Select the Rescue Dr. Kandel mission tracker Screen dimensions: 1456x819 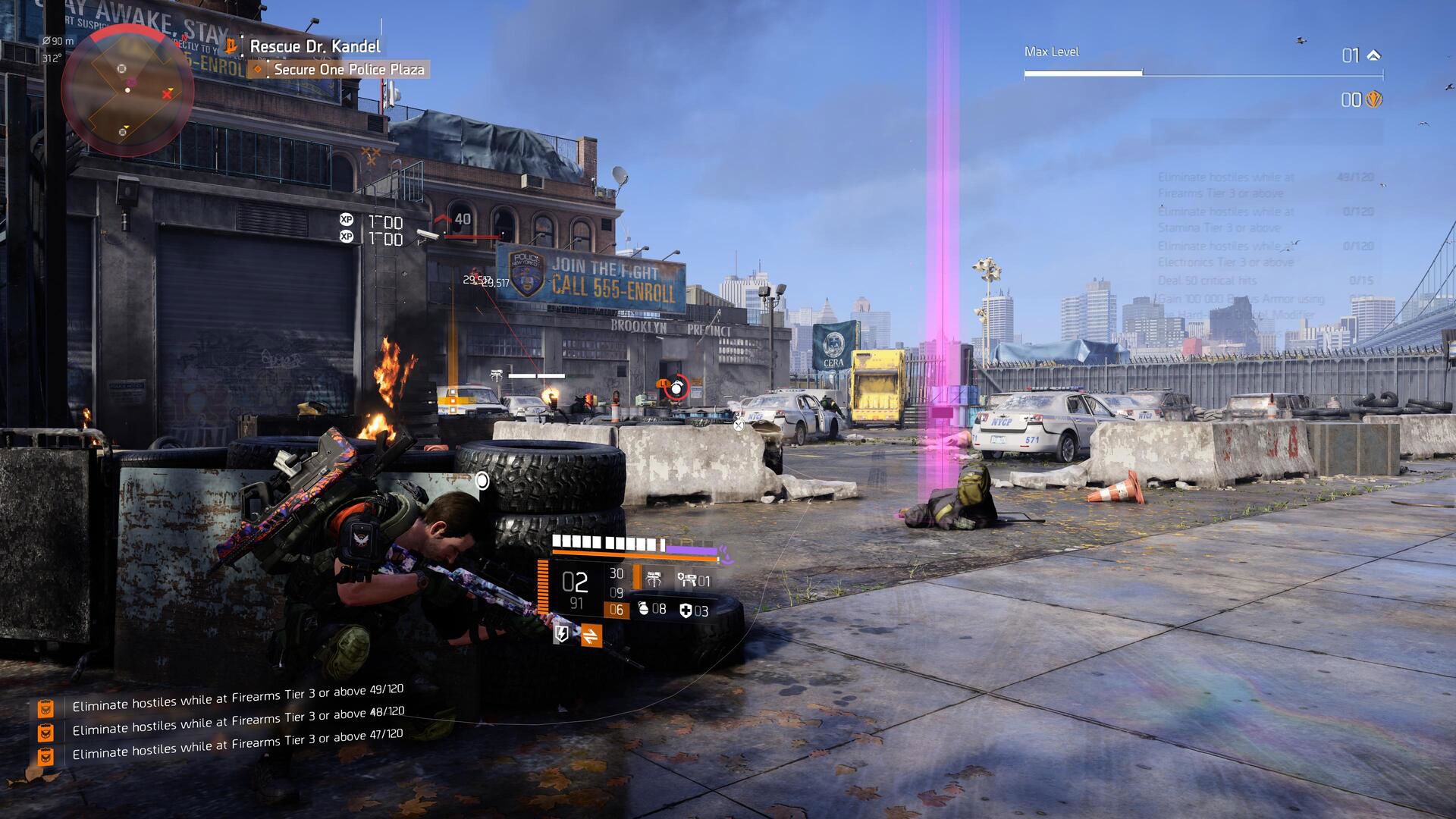[x=315, y=46]
